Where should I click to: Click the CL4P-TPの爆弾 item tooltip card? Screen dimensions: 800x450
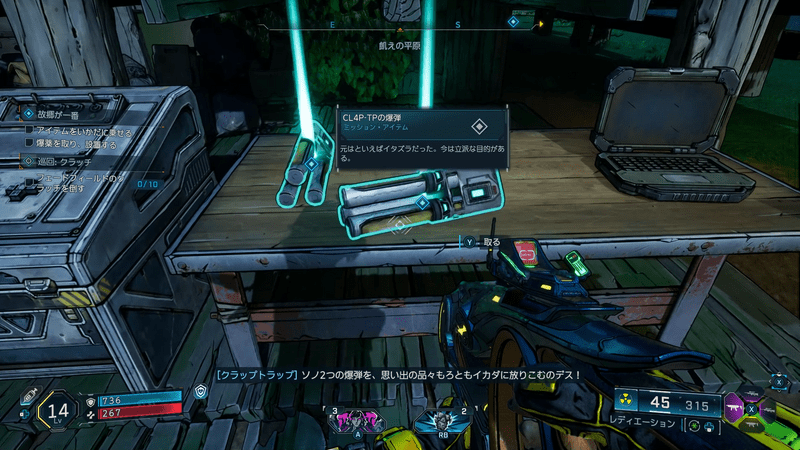[421, 136]
